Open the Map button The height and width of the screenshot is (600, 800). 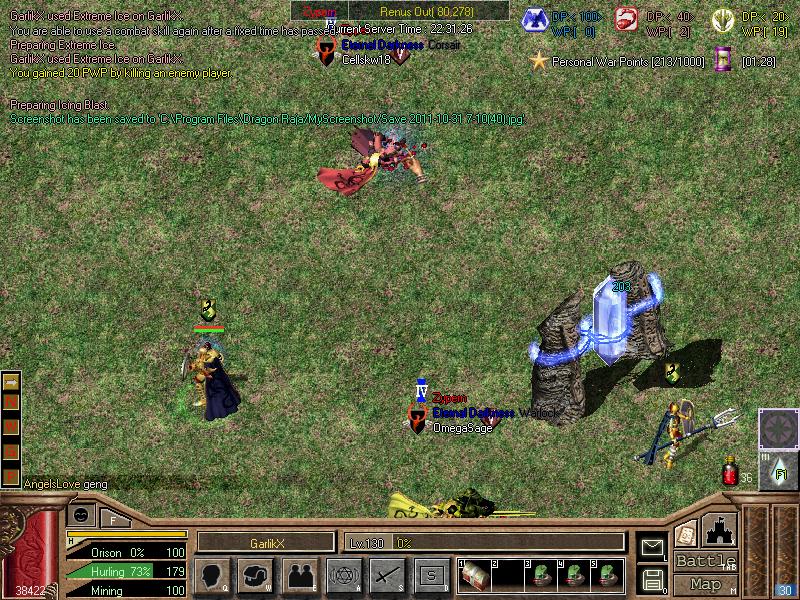(705, 584)
